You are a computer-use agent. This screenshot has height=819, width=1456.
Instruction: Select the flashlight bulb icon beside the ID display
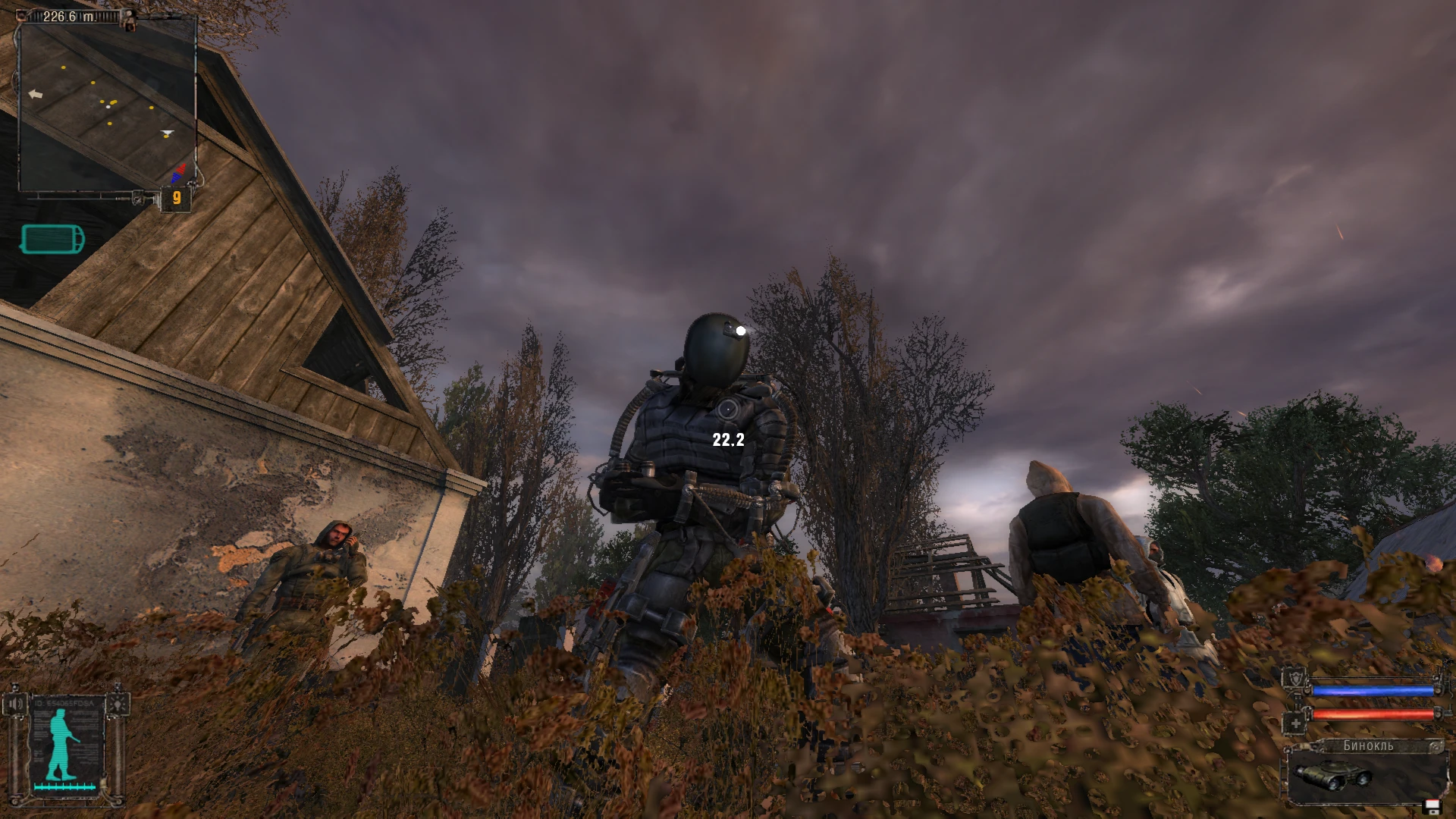click(118, 704)
